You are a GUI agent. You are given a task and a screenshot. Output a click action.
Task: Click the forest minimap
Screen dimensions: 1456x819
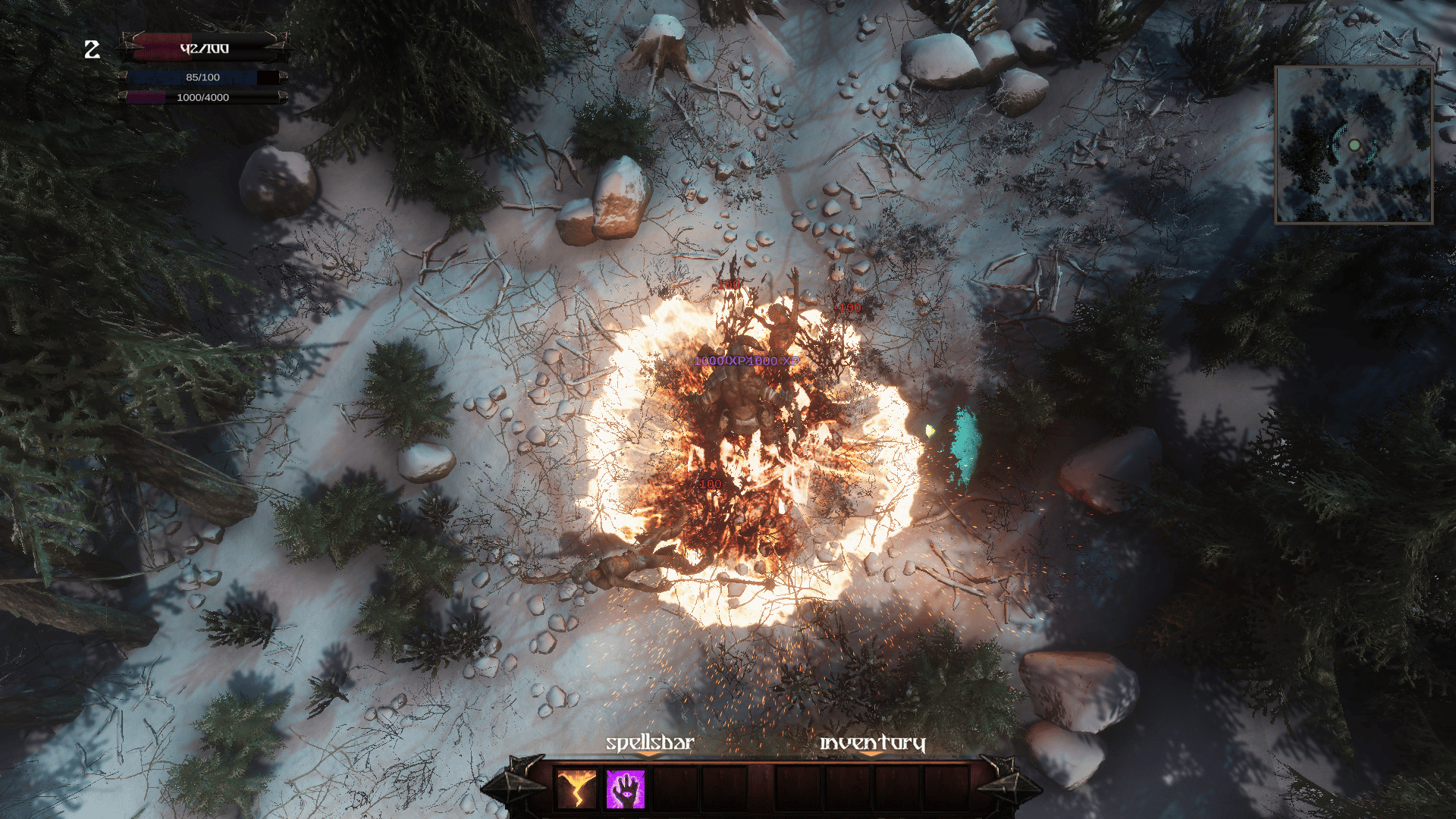1354,145
